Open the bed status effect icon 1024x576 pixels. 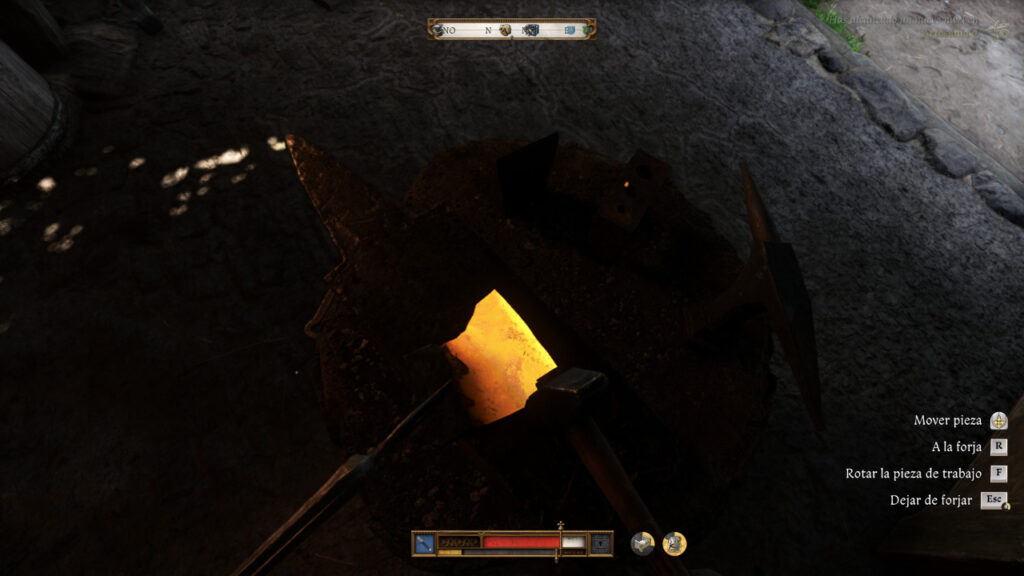(642, 543)
